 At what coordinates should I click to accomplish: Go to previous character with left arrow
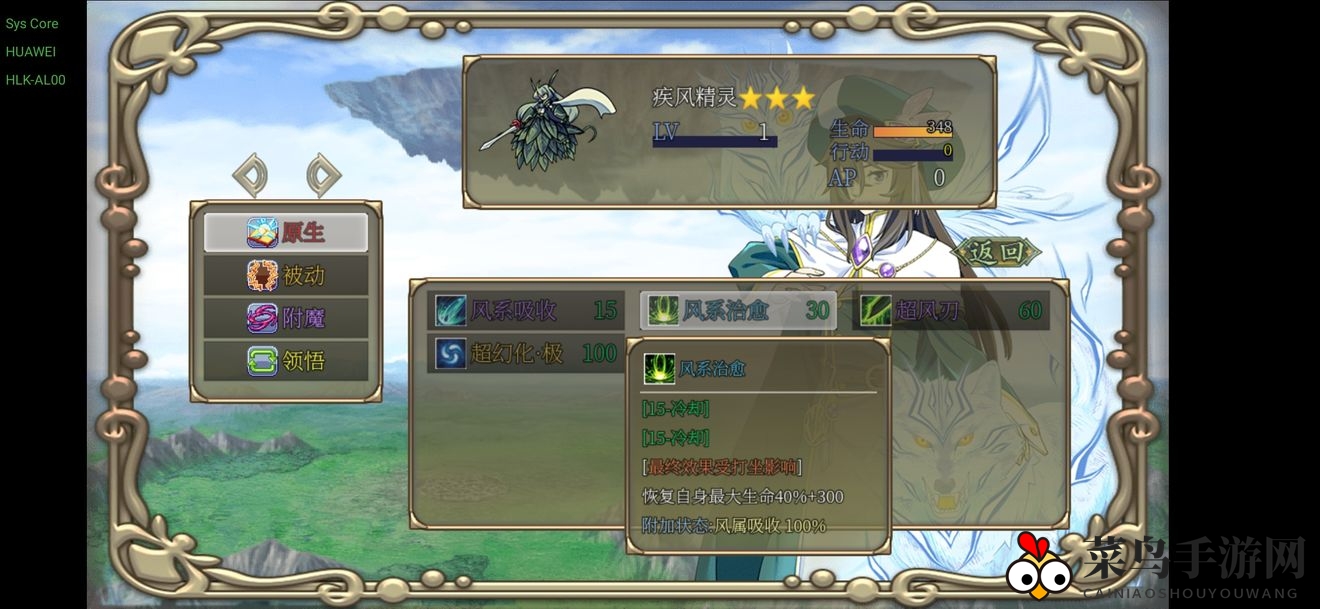[250, 176]
